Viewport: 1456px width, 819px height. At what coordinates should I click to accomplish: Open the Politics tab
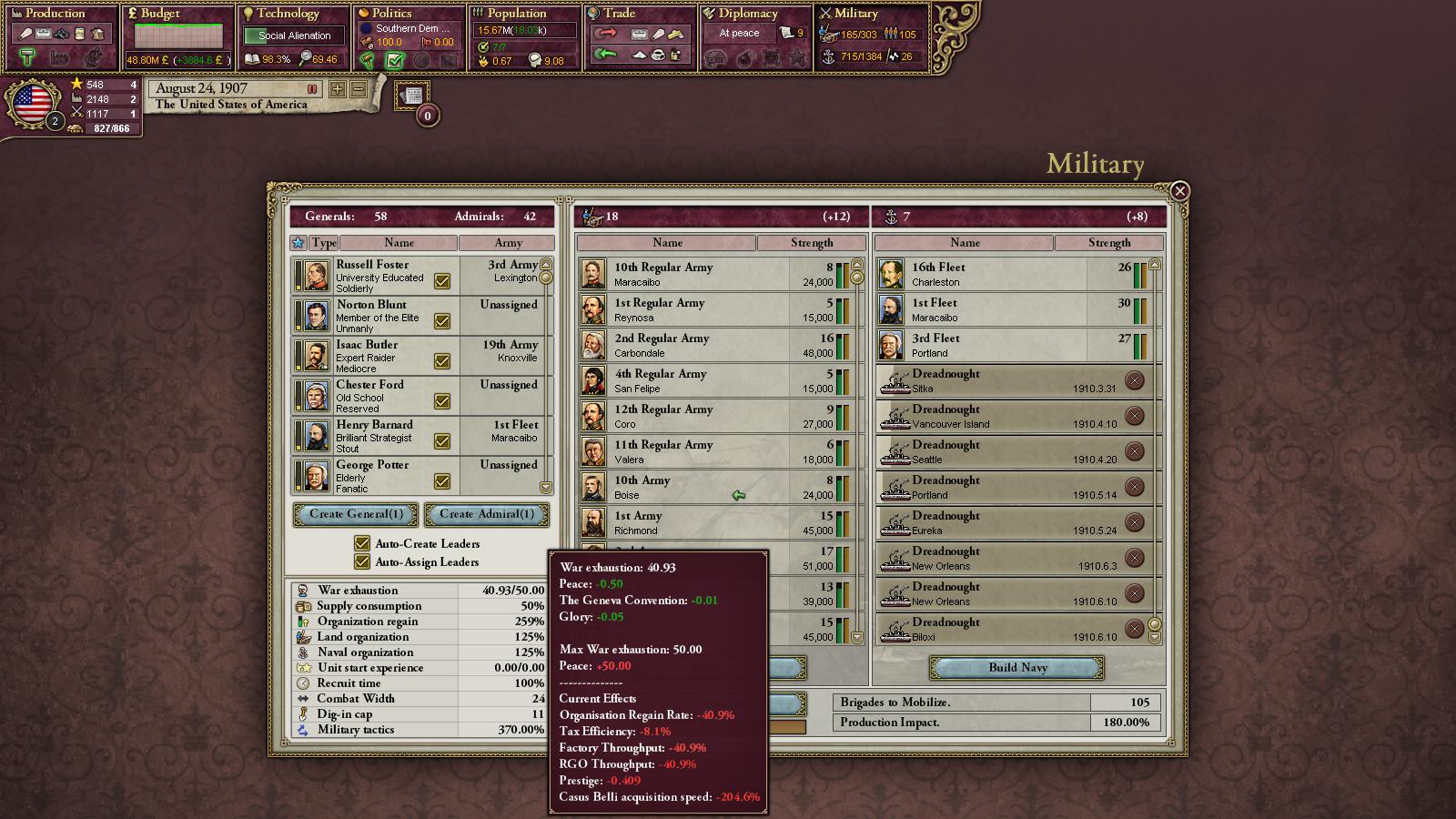pos(392,14)
